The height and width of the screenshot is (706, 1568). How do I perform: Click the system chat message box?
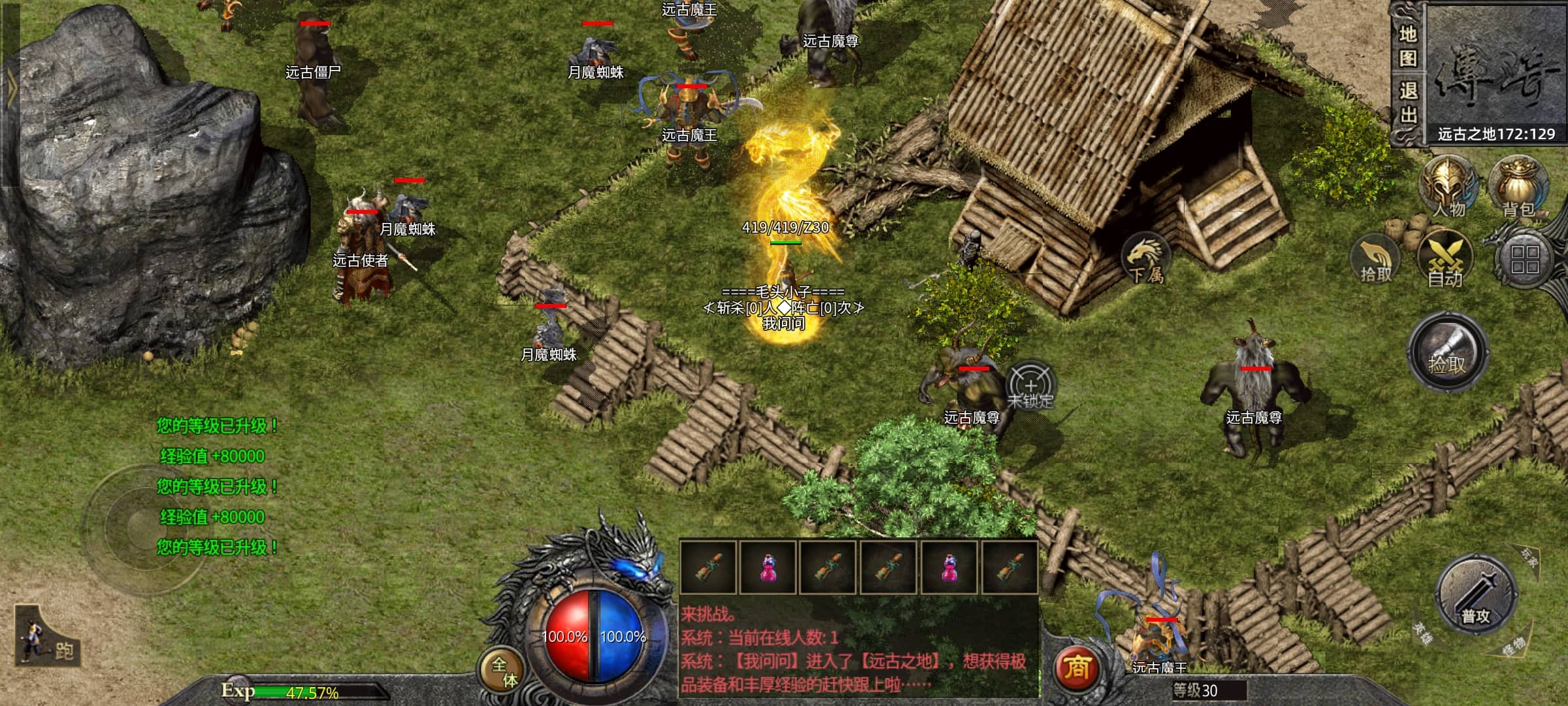858,647
